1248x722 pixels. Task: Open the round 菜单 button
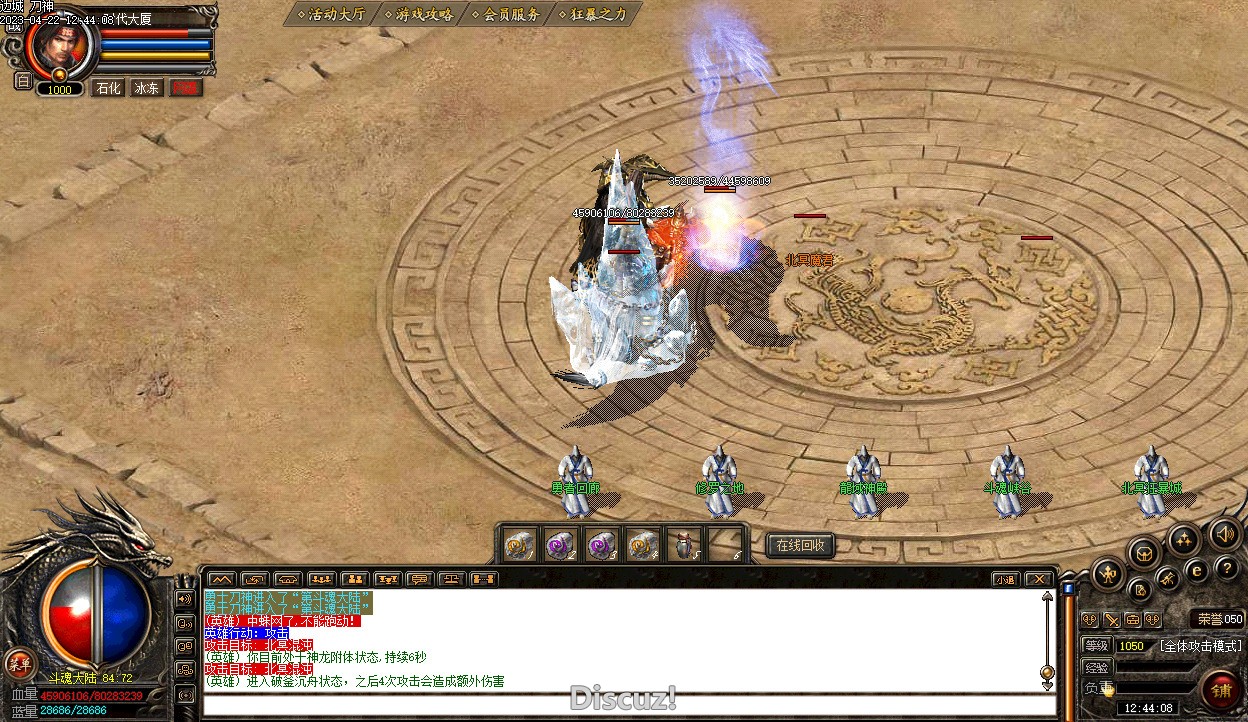pyautogui.click(x=19, y=663)
